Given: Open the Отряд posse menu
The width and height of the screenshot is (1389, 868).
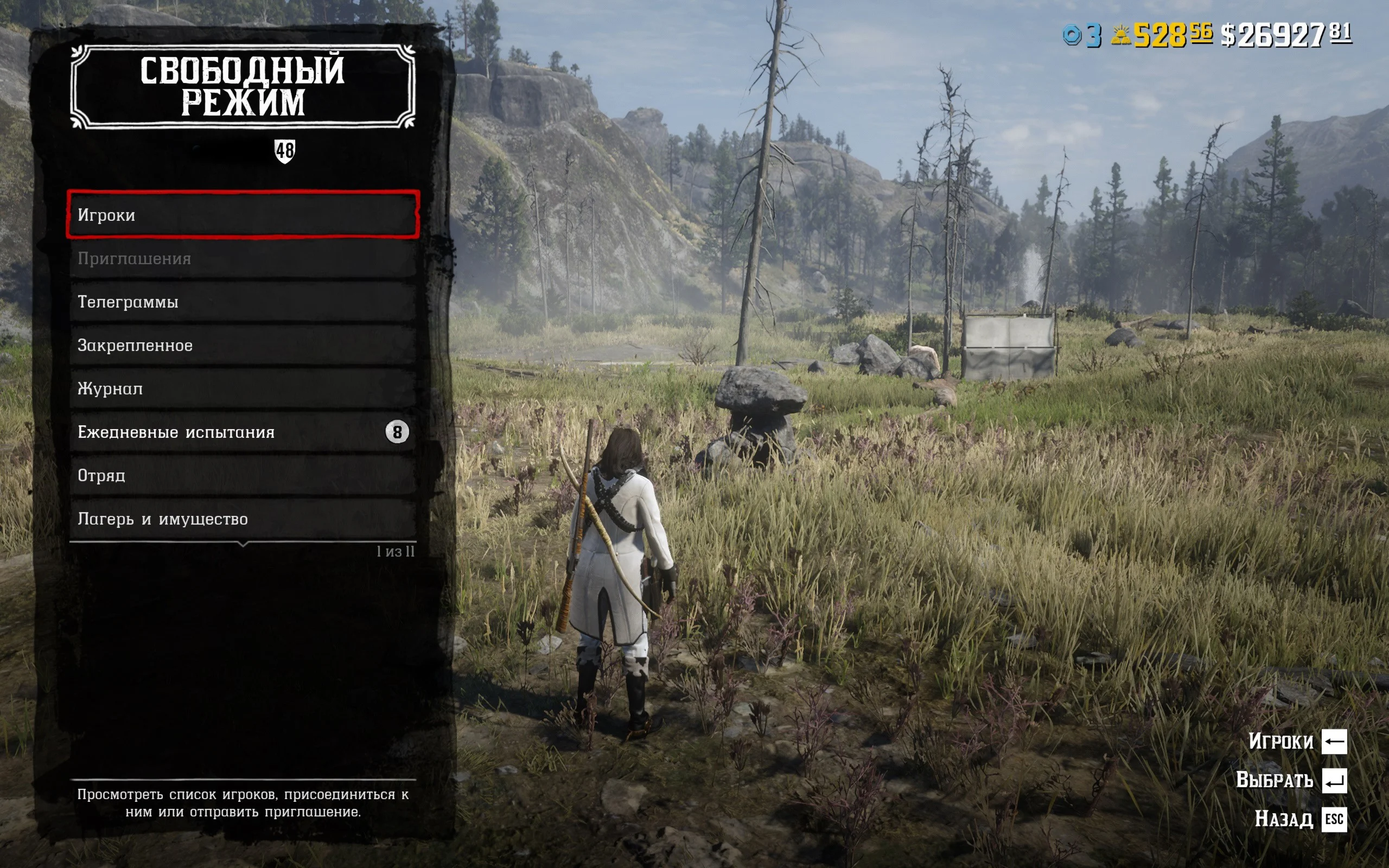Looking at the screenshot, I should point(243,475).
